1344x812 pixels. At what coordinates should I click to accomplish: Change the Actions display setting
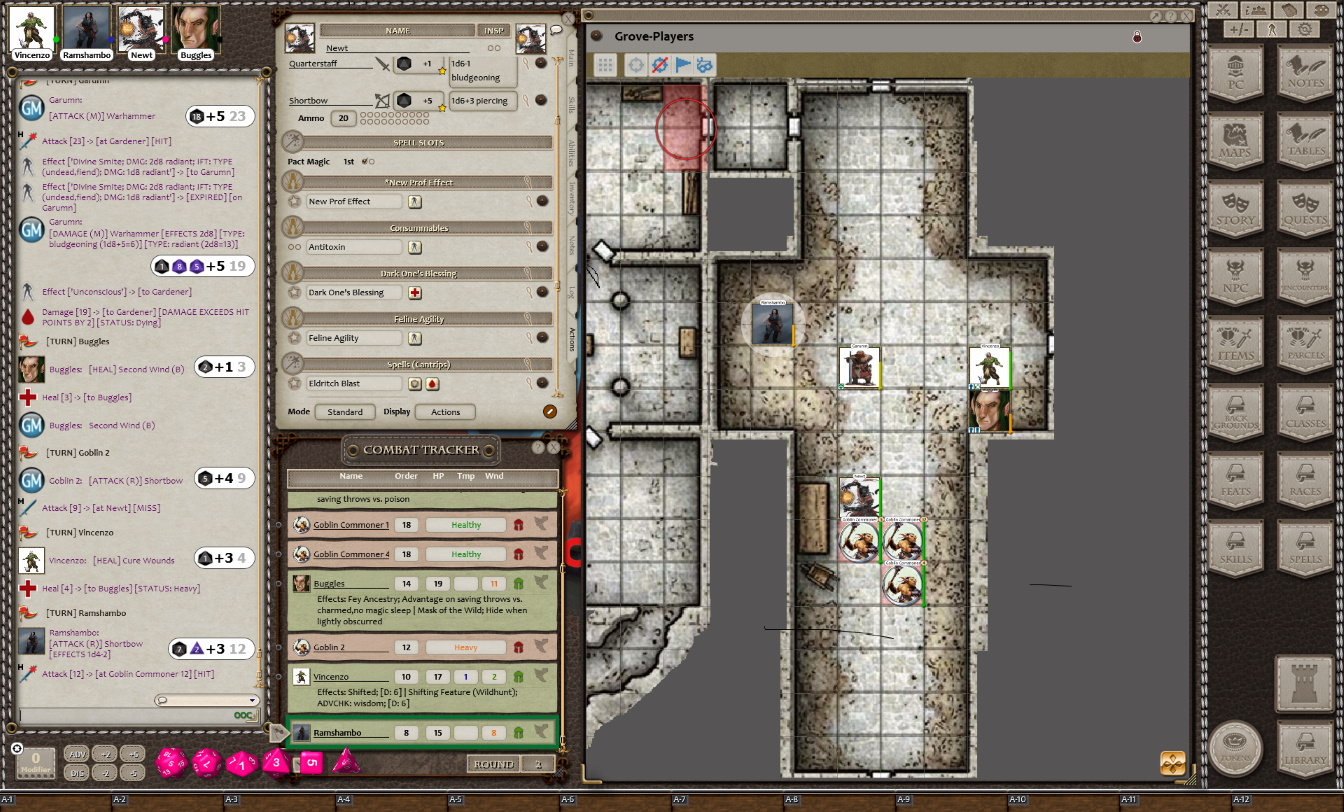[445, 412]
